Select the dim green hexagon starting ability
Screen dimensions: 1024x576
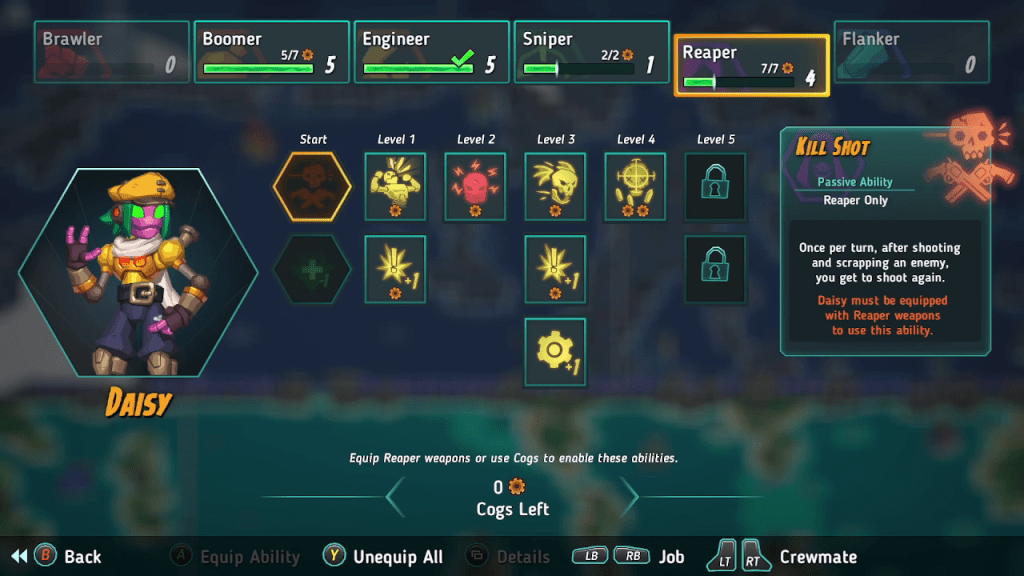coord(313,269)
